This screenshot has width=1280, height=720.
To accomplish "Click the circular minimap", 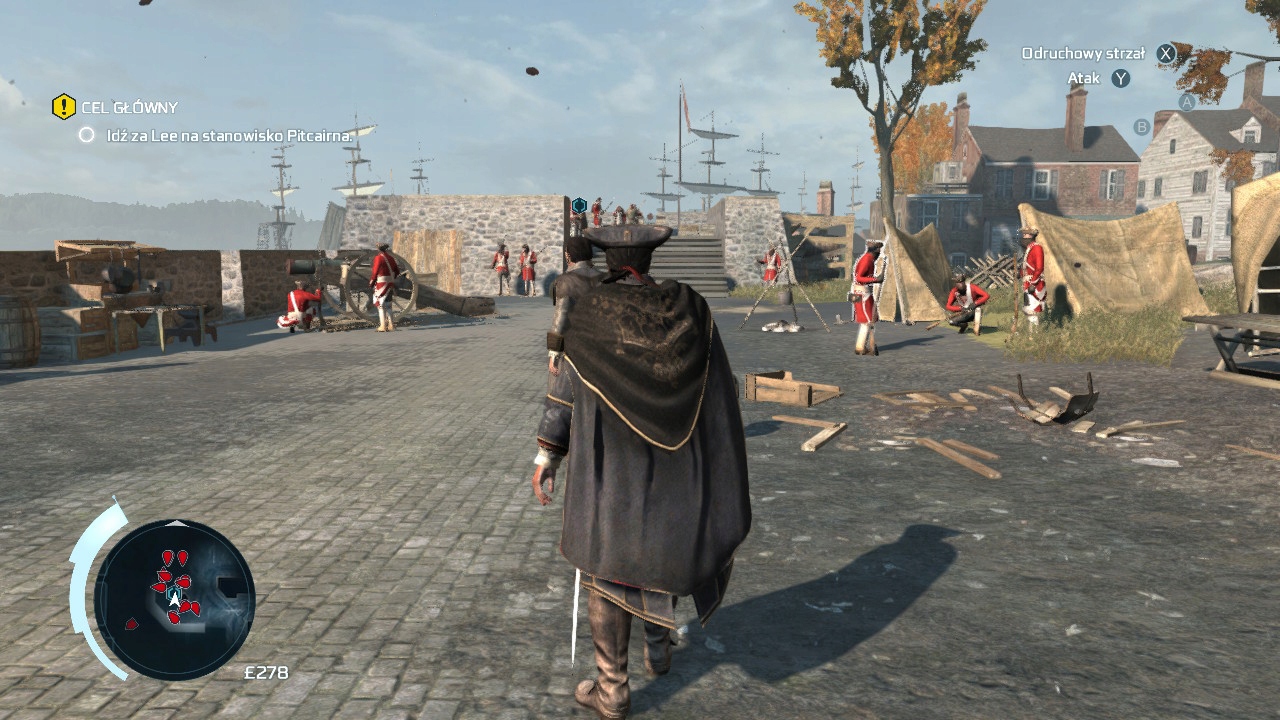I will pos(175,599).
